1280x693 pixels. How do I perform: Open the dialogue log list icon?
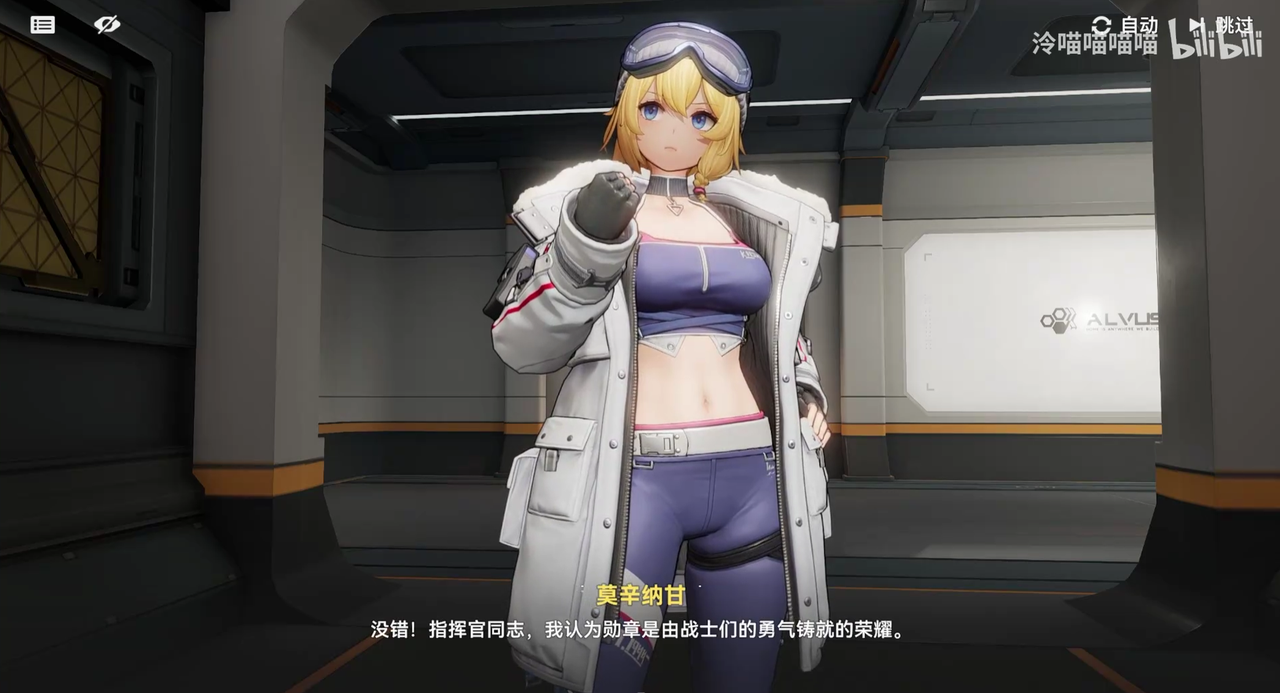[x=43, y=25]
